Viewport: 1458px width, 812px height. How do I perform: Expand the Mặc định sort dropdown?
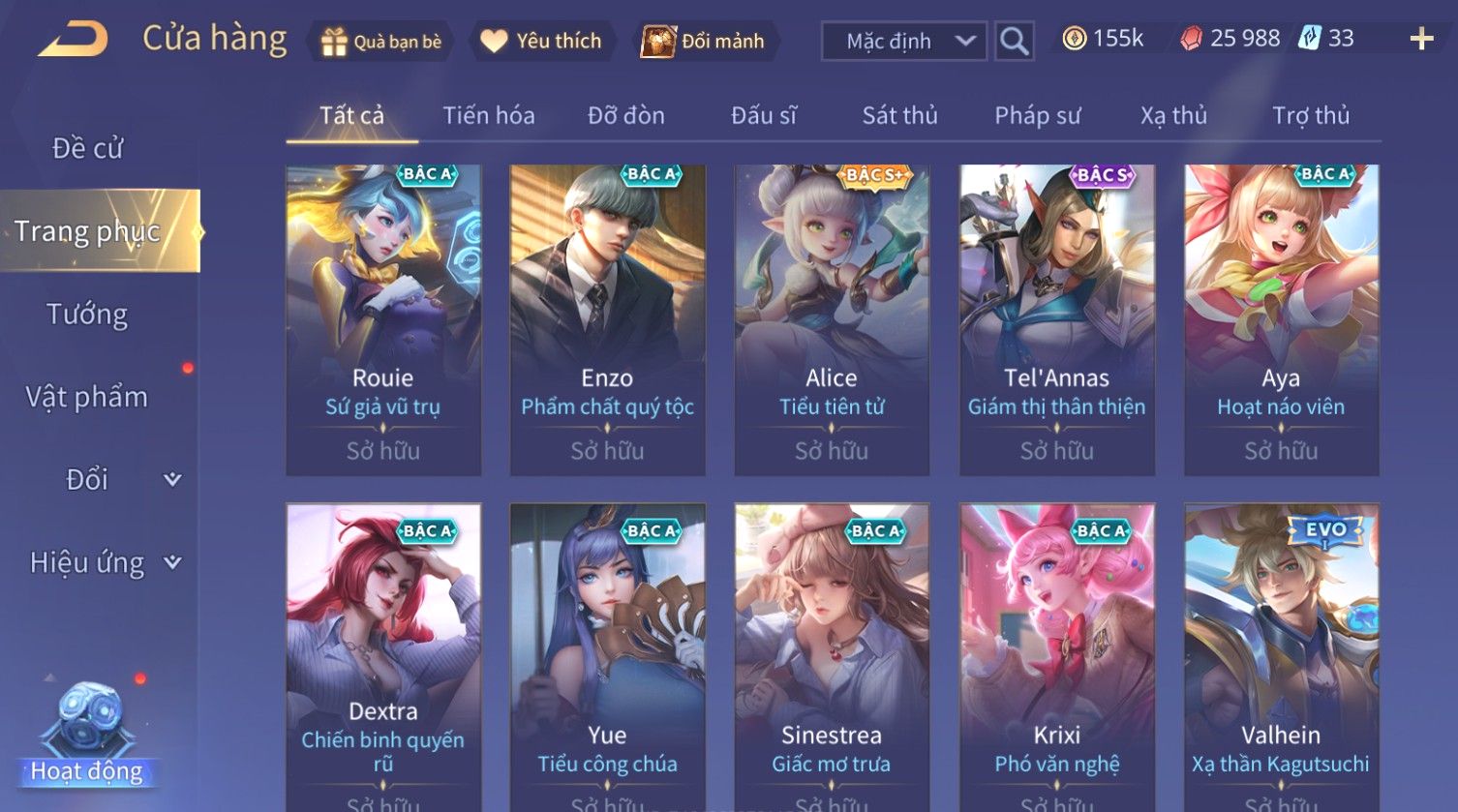903,42
